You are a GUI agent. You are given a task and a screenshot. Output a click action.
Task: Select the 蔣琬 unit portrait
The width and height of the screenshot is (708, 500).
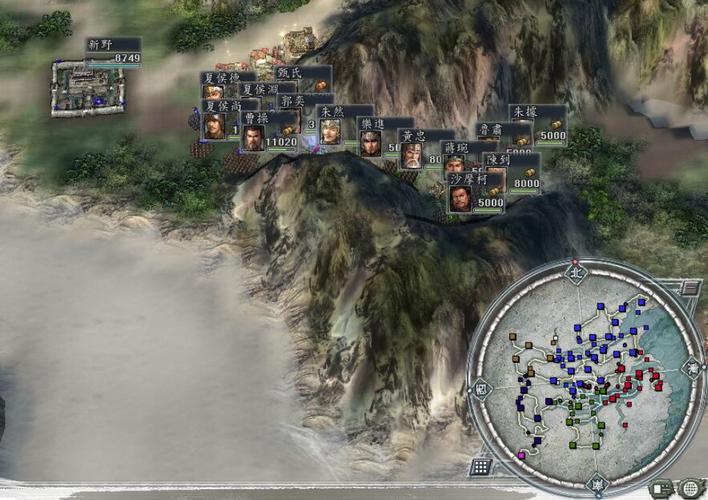click(x=454, y=165)
